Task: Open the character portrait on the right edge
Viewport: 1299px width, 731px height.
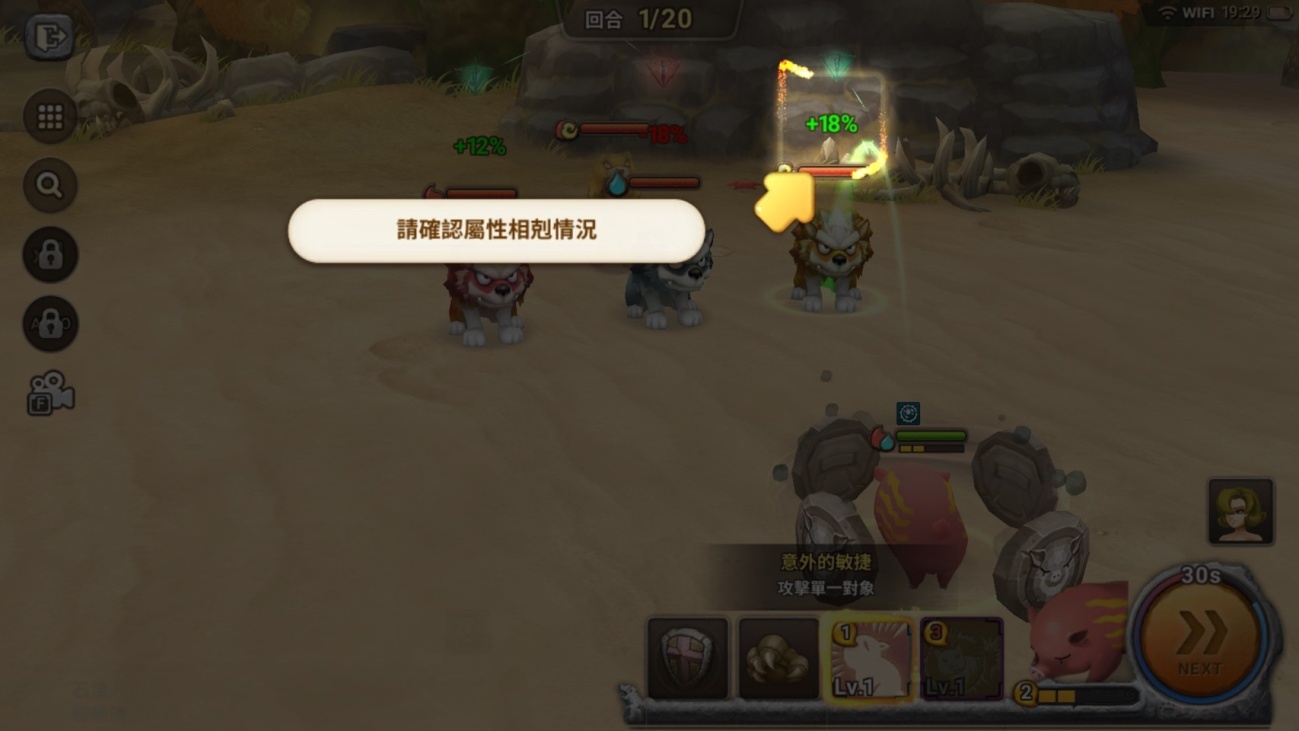Action: tap(1241, 511)
